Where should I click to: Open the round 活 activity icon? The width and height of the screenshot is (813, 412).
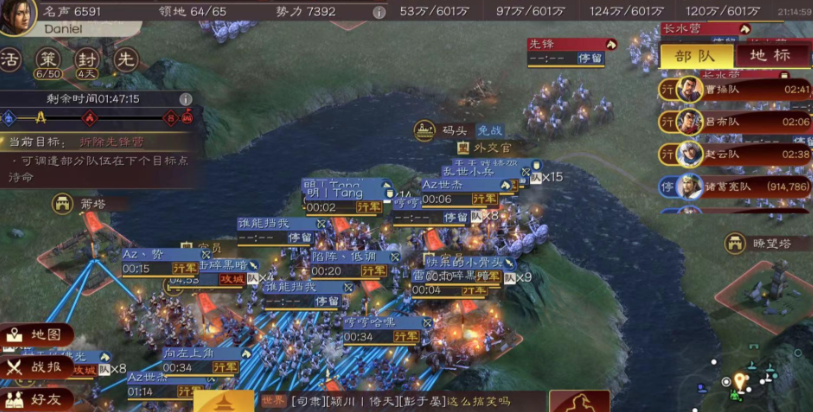point(10,59)
